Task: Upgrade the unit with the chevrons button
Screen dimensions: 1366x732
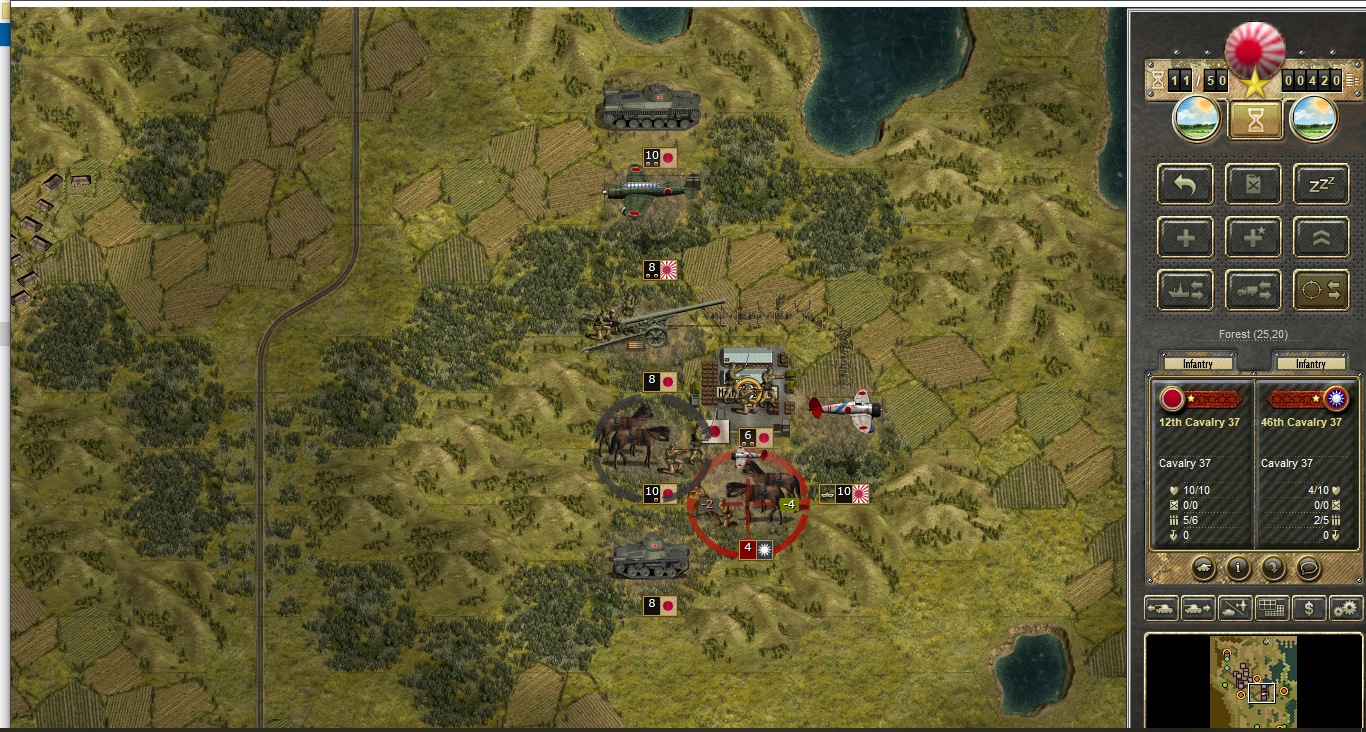Action: (x=1321, y=237)
